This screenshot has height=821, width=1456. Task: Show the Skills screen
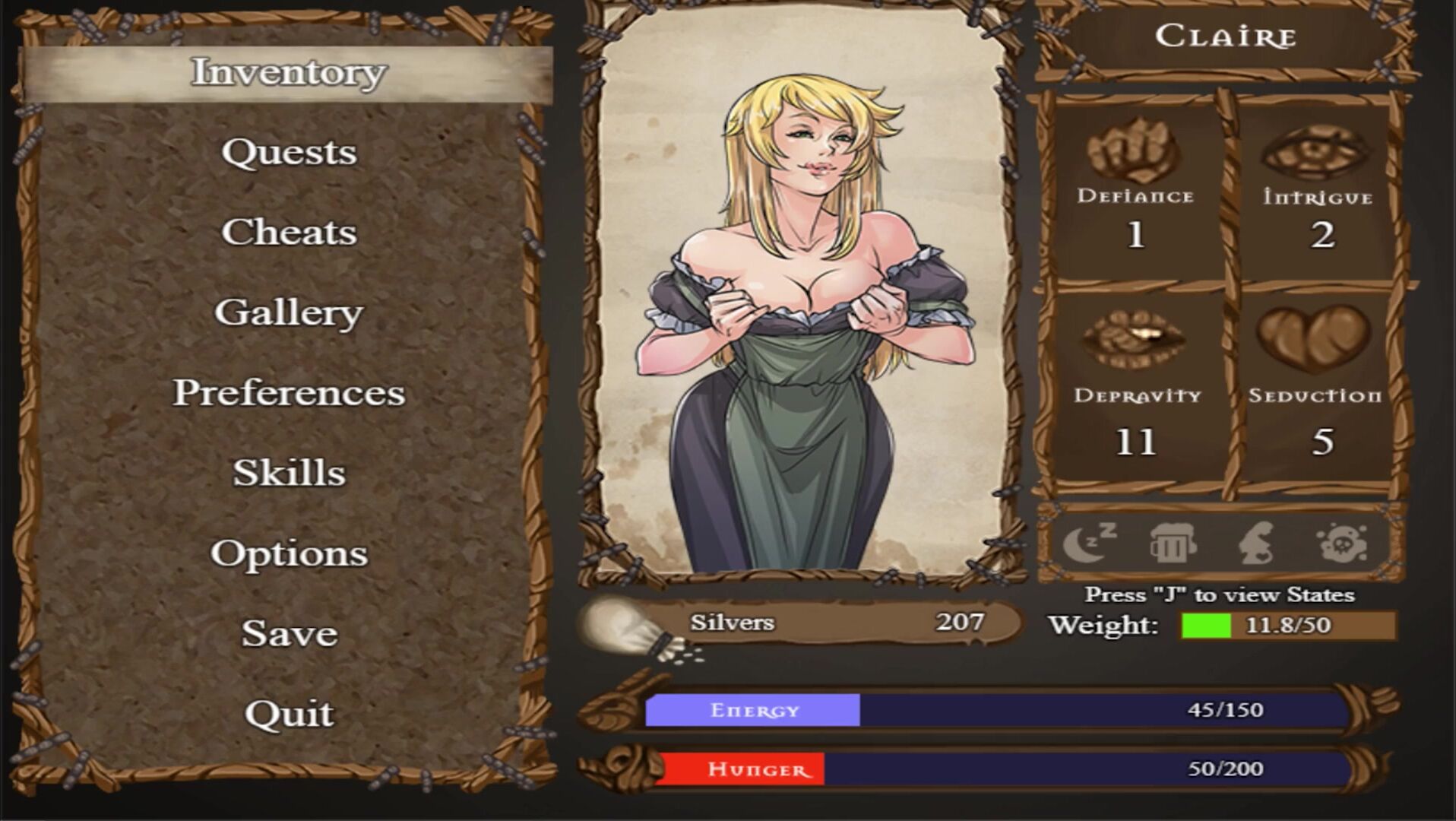289,473
